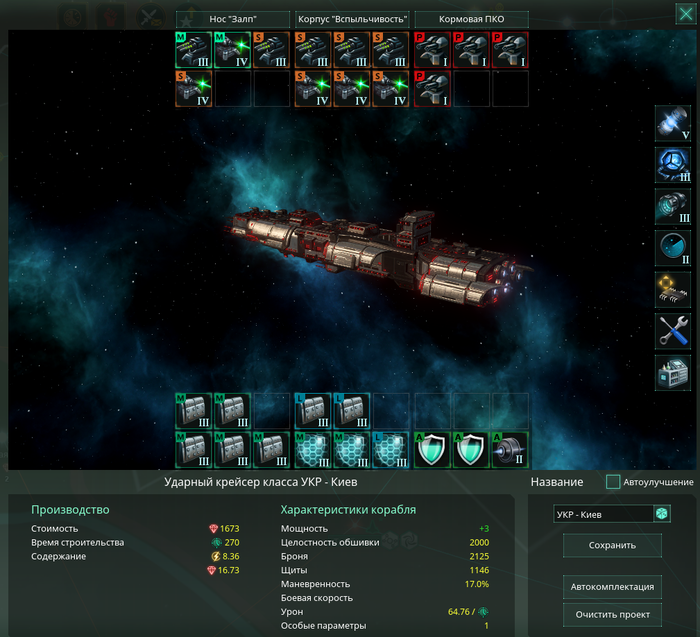Image resolution: width=700 pixels, height=637 pixels.
Task: Open the Кормовая ПКО section selector
Action: (470, 19)
